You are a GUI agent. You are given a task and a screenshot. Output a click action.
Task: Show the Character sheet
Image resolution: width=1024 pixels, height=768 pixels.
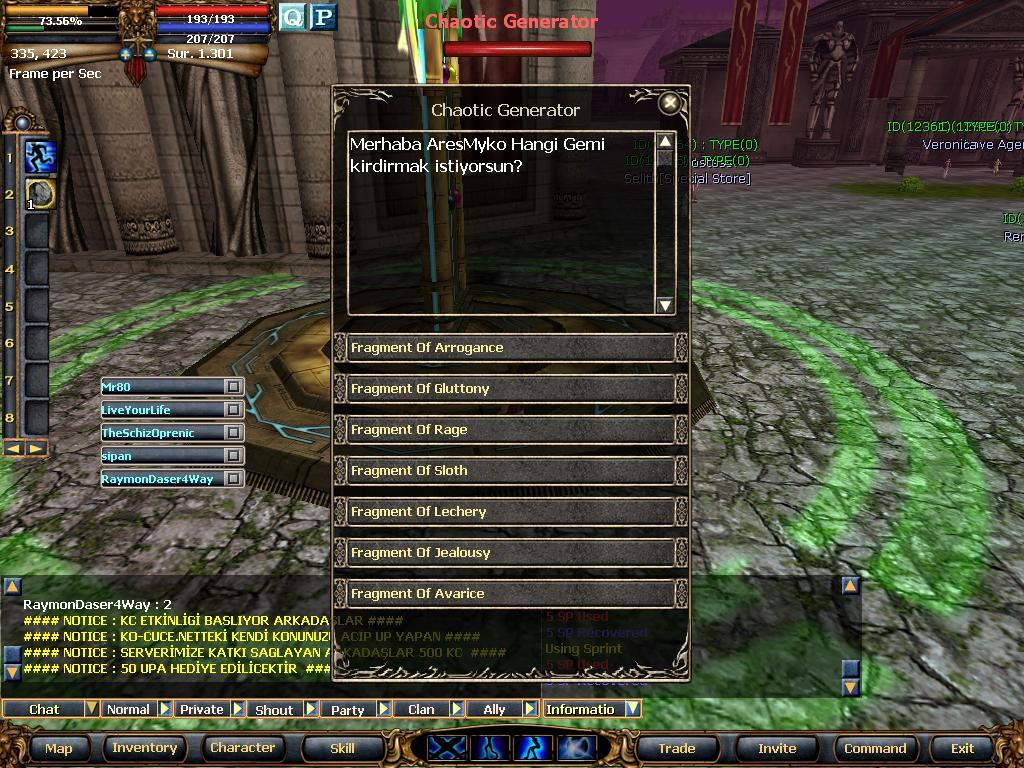point(242,748)
